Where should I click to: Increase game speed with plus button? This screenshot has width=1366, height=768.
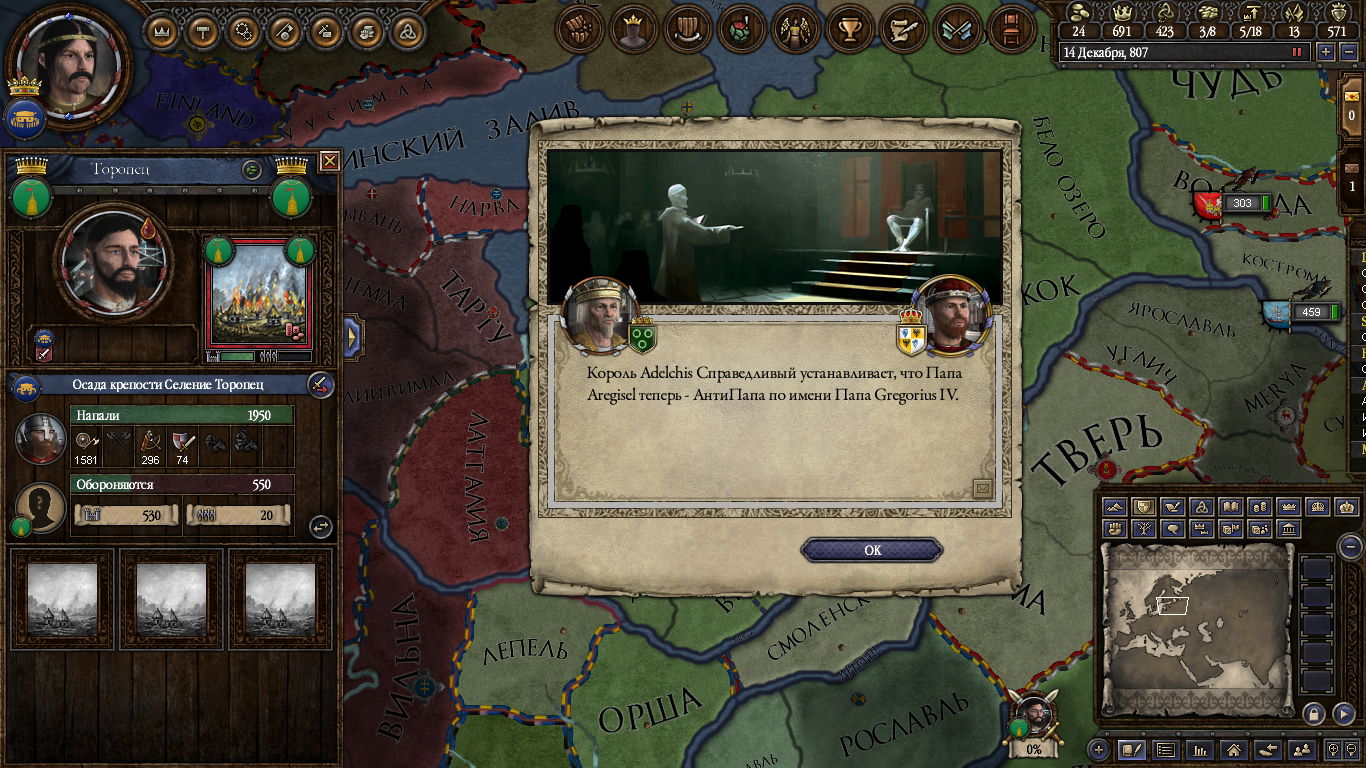coord(1326,52)
